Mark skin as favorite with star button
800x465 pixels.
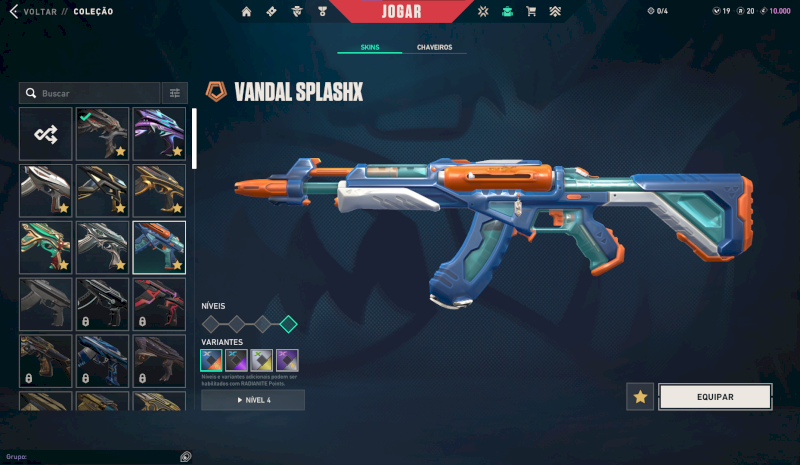coord(640,397)
